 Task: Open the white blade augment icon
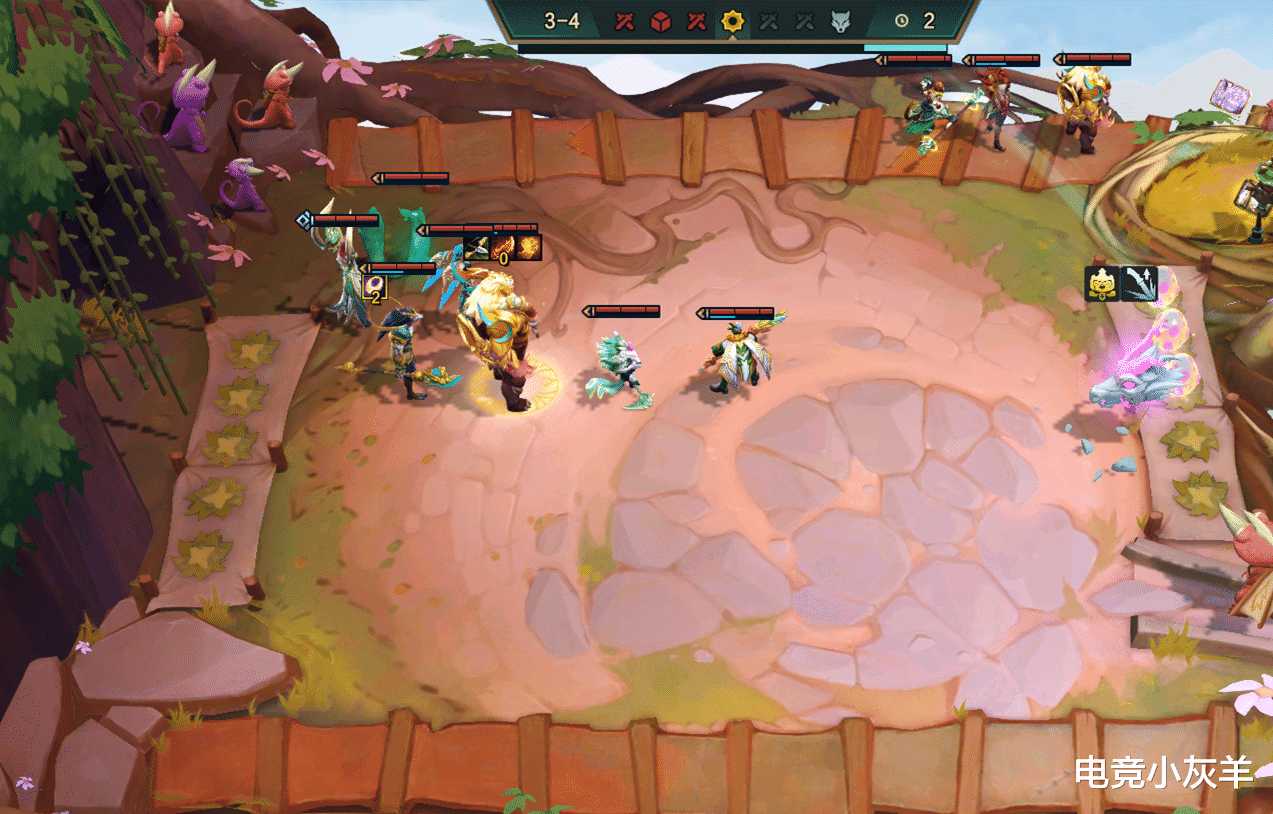click(1139, 284)
